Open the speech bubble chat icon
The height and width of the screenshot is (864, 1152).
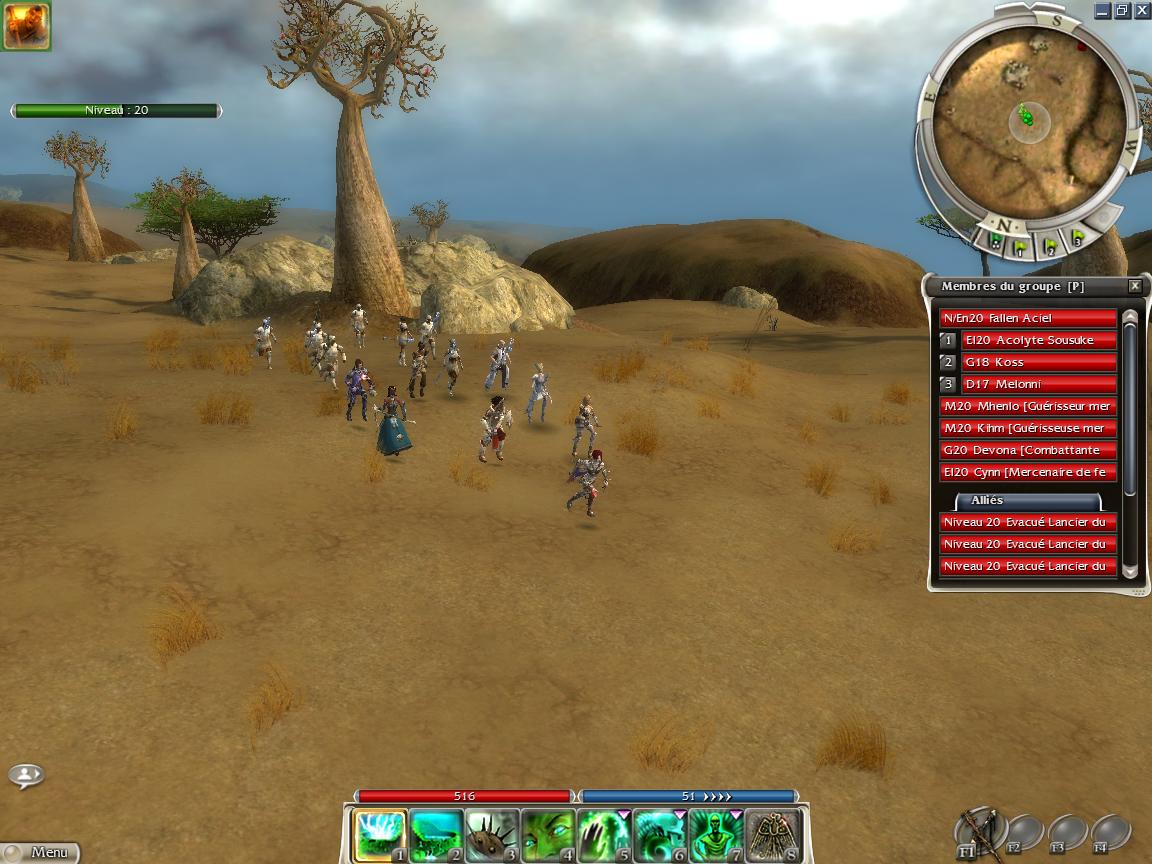(26, 775)
